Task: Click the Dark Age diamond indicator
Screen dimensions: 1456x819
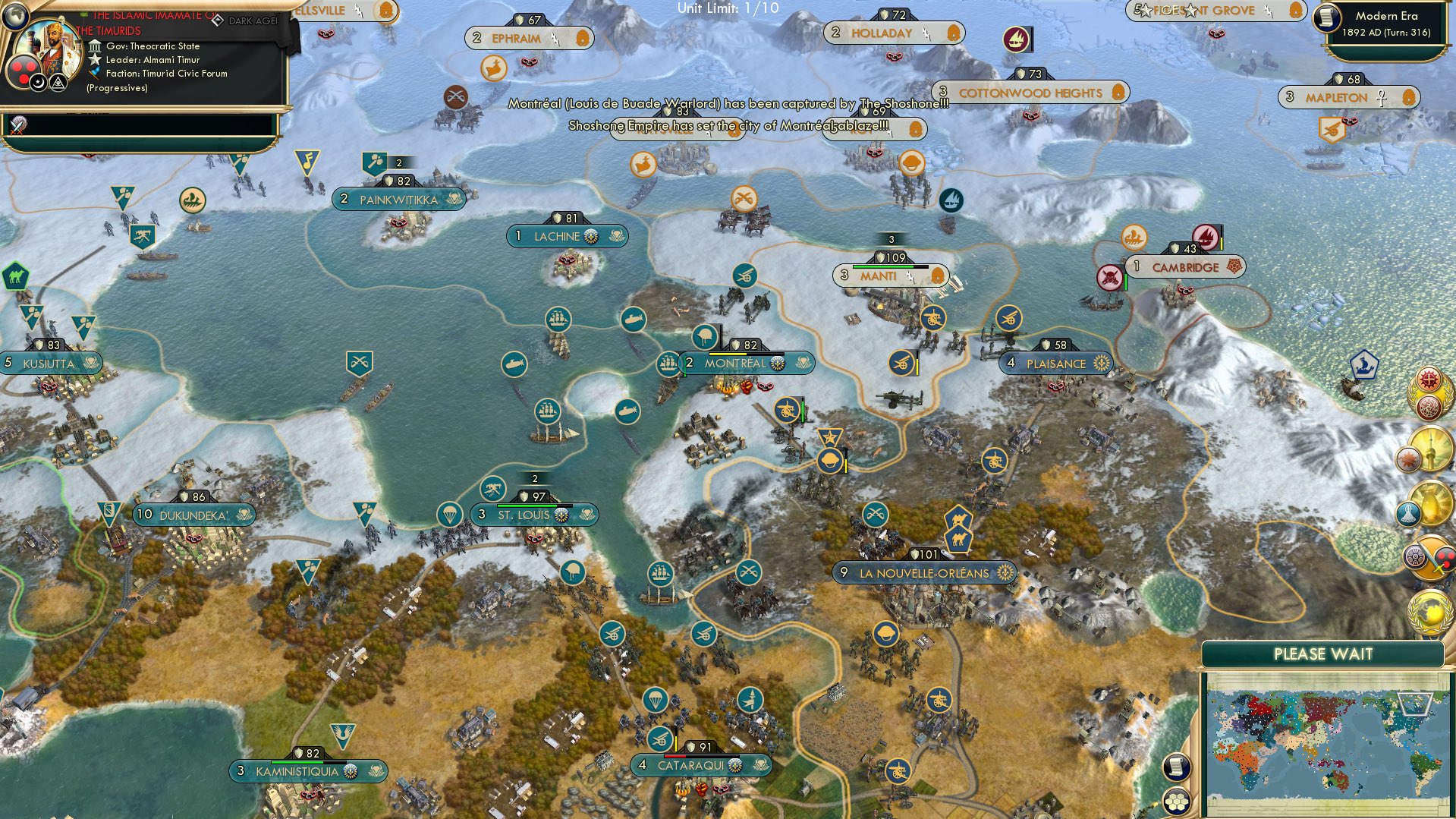Action: tap(217, 21)
